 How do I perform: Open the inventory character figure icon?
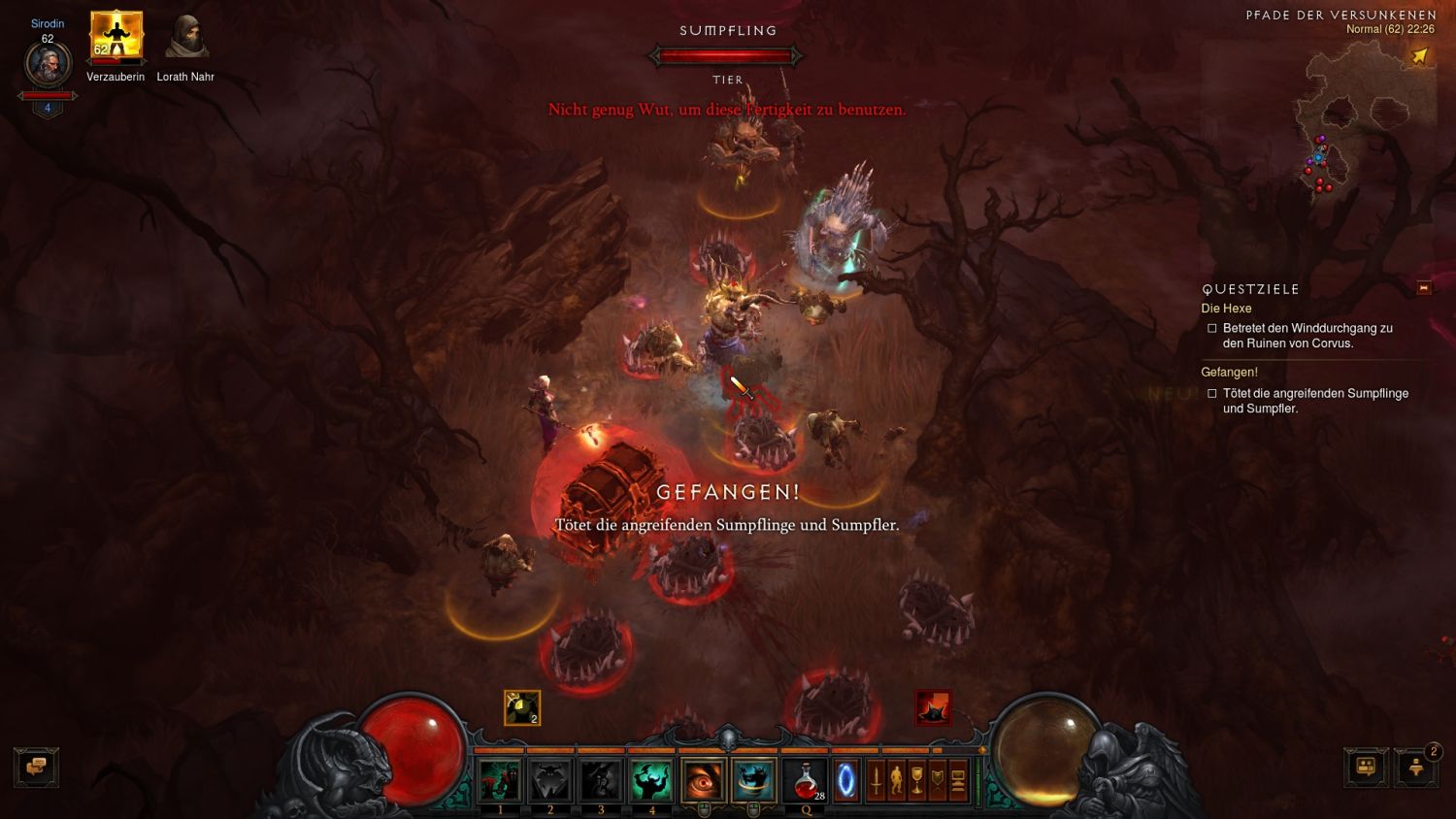click(896, 780)
